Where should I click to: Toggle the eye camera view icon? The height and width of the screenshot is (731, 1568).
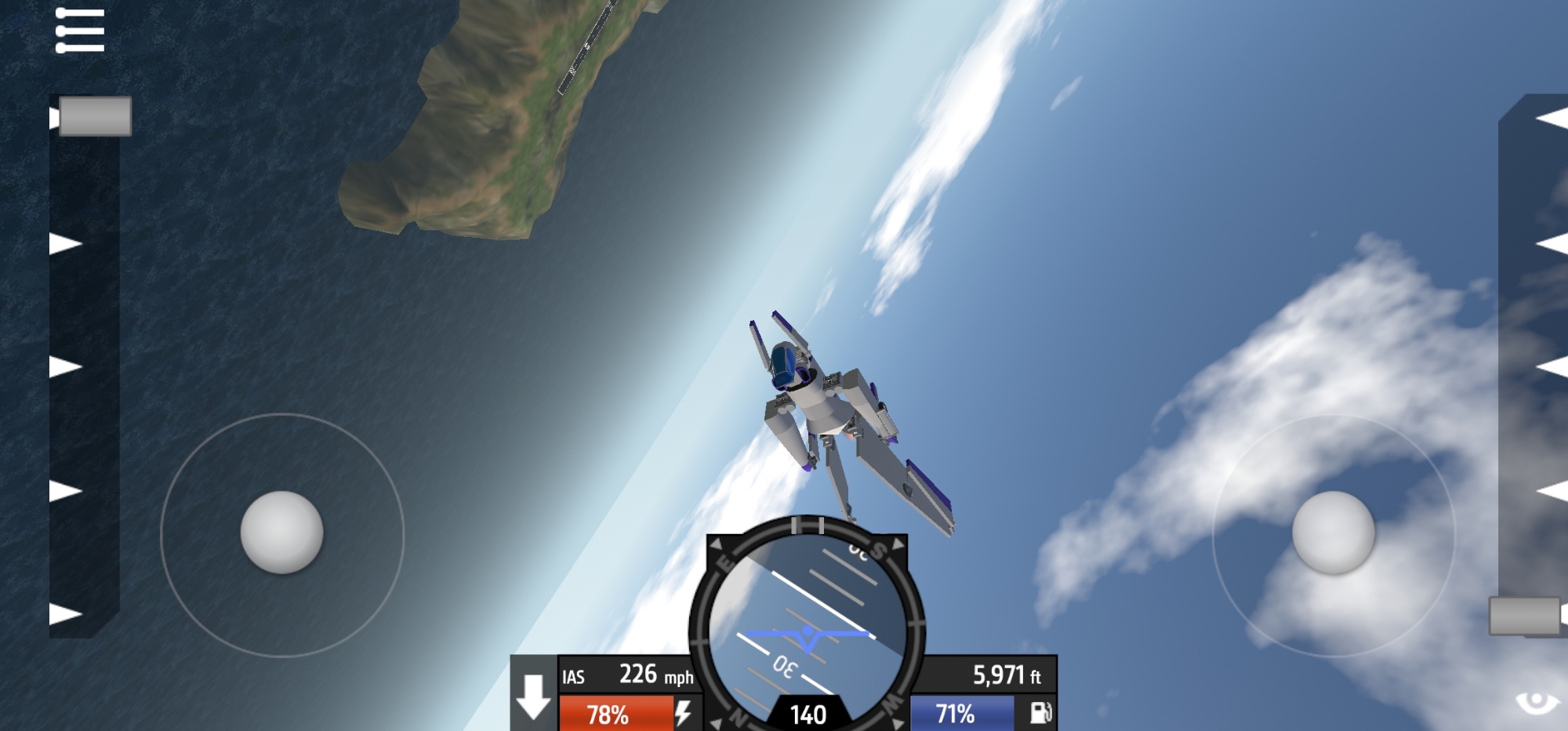[1537, 702]
